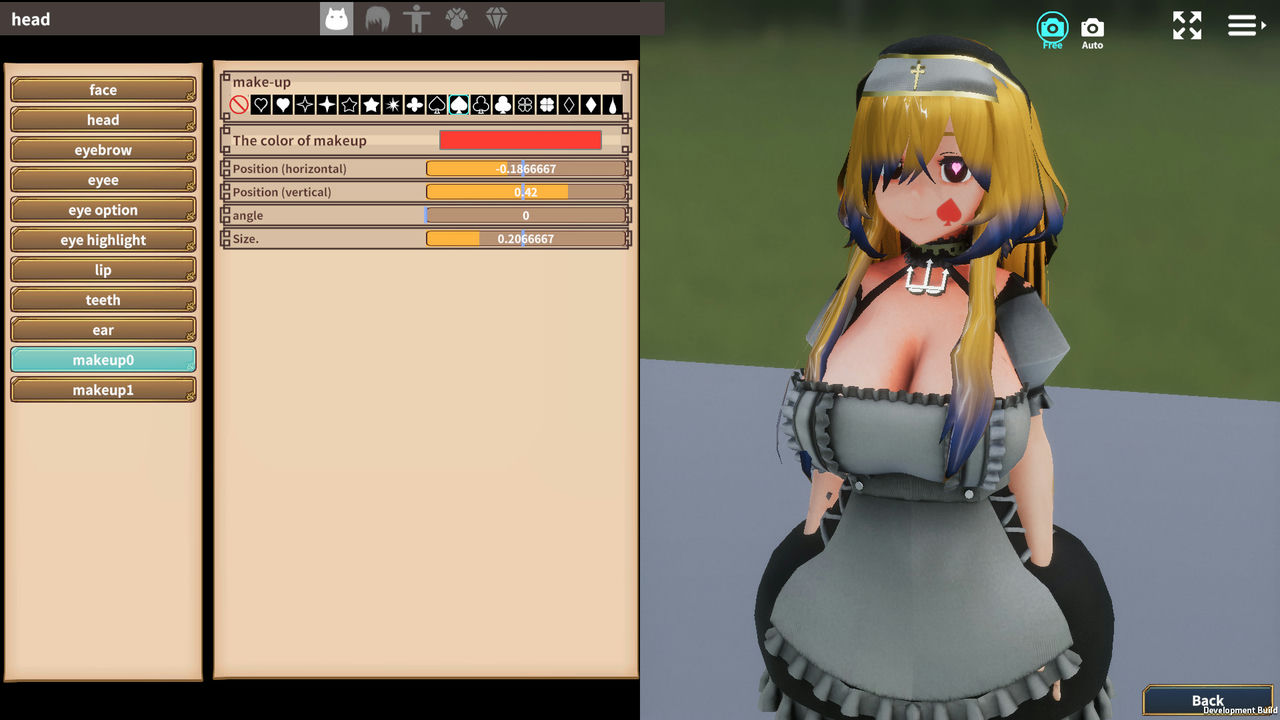Choose the filled heart makeup shape
Screen dimensions: 1280x720
click(281, 103)
